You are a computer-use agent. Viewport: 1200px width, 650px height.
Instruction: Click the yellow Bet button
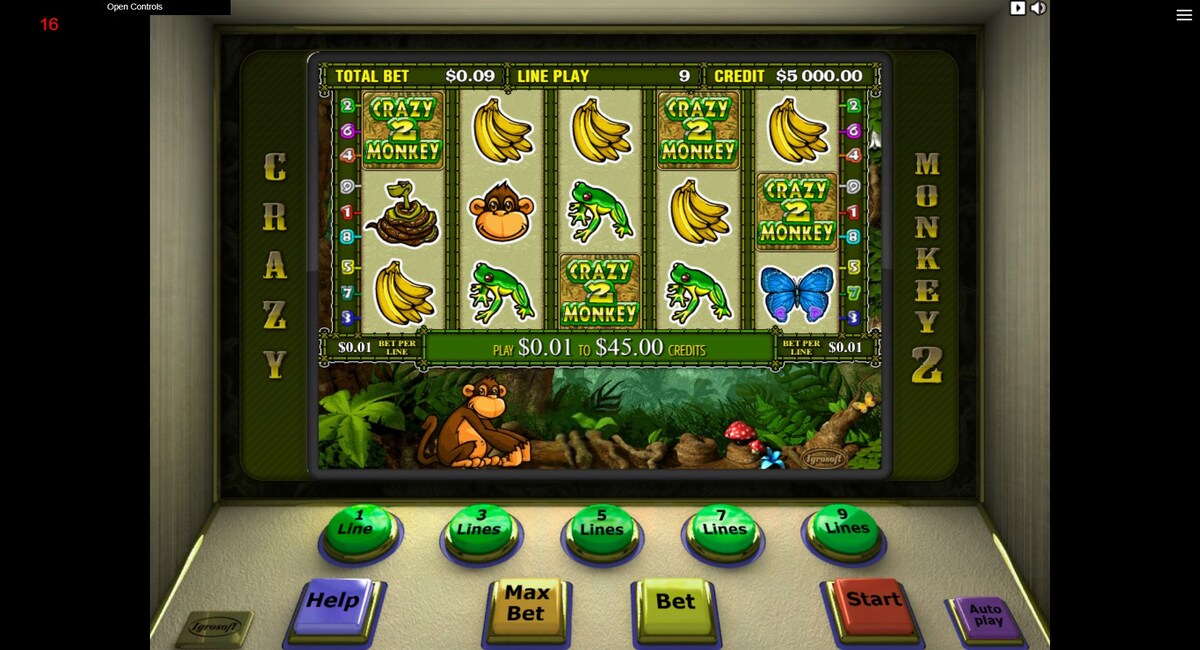(675, 604)
